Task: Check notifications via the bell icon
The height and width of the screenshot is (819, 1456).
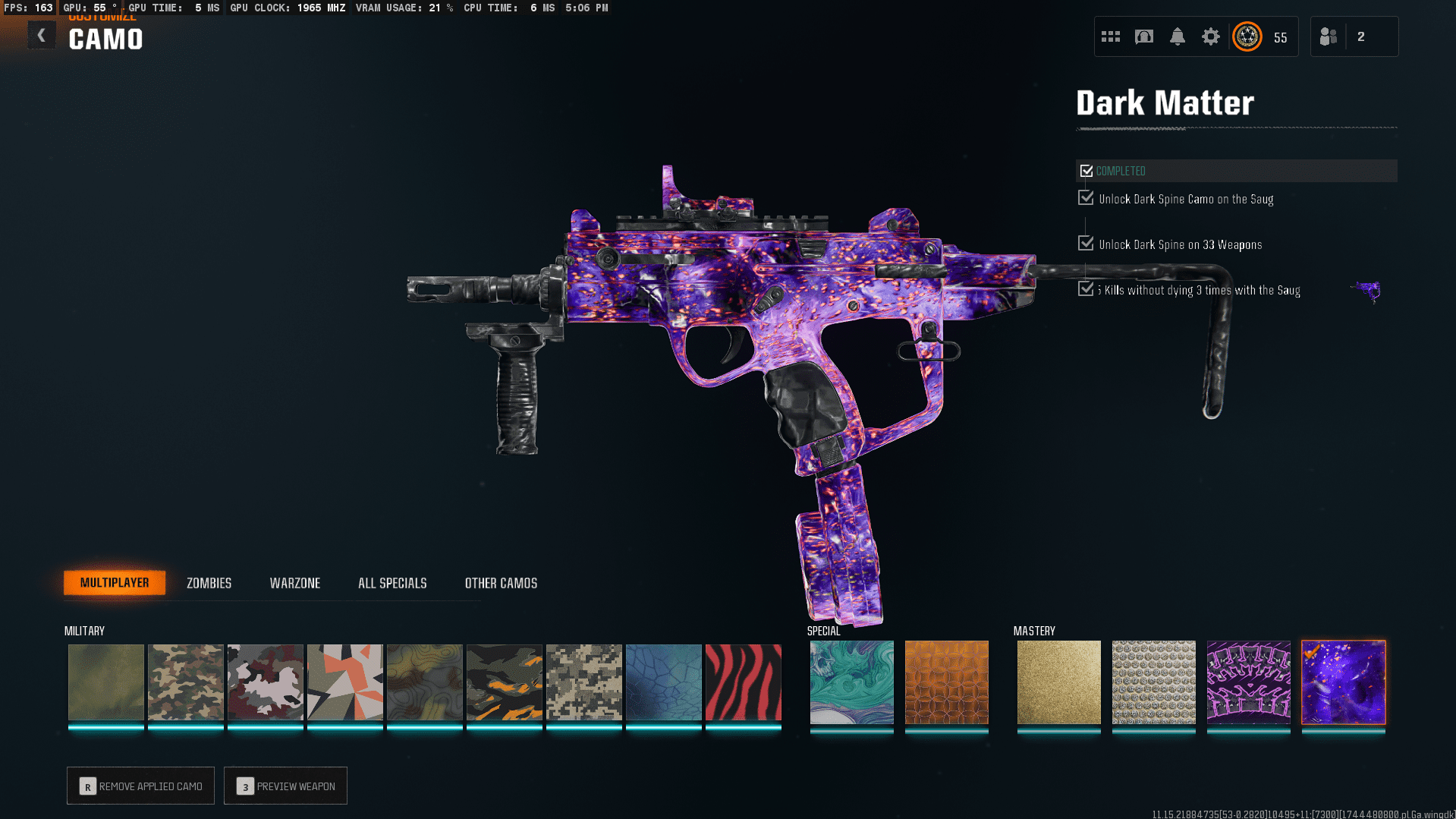Action: 1177,36
